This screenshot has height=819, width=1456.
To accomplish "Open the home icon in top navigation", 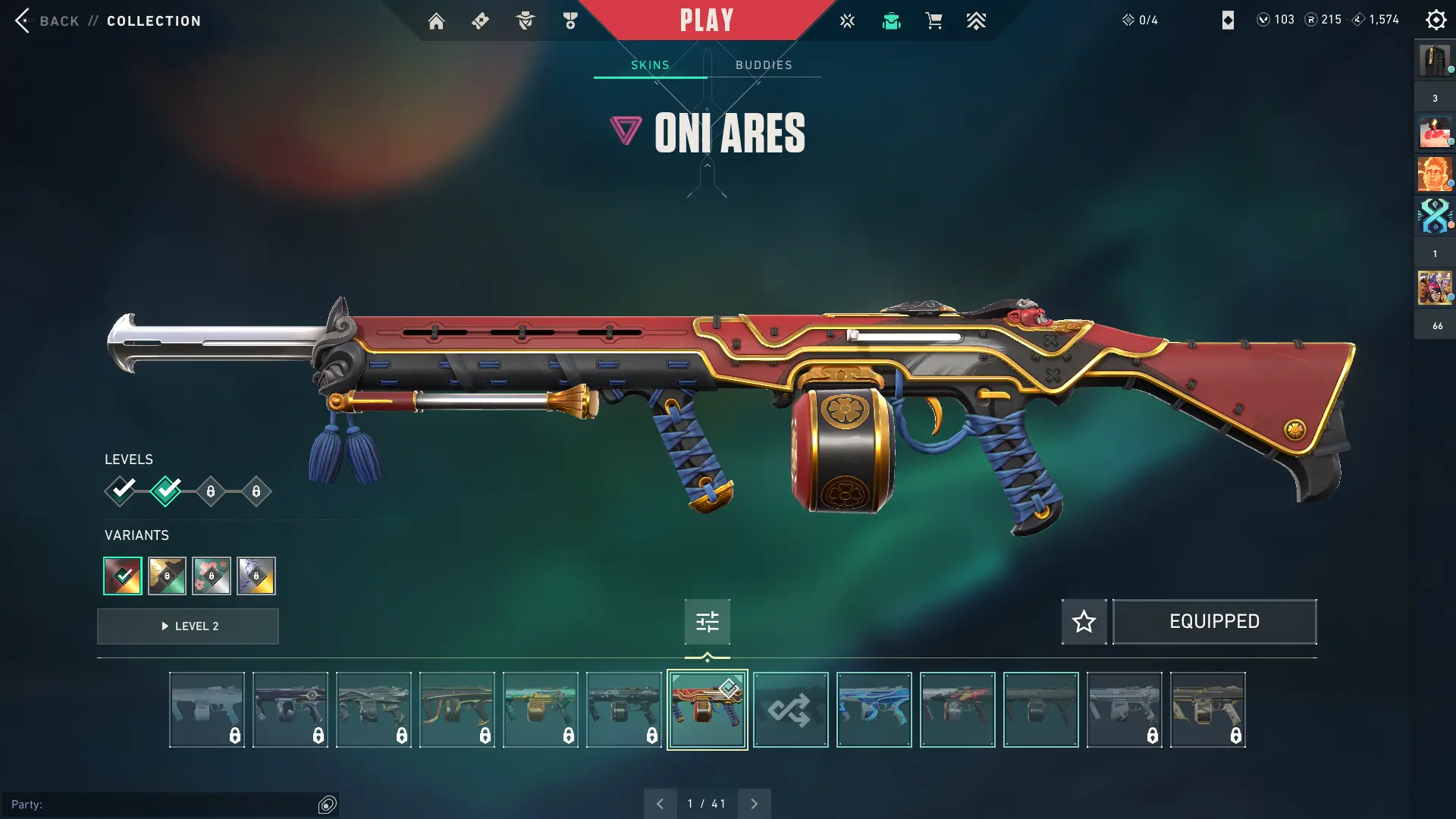I will [436, 21].
